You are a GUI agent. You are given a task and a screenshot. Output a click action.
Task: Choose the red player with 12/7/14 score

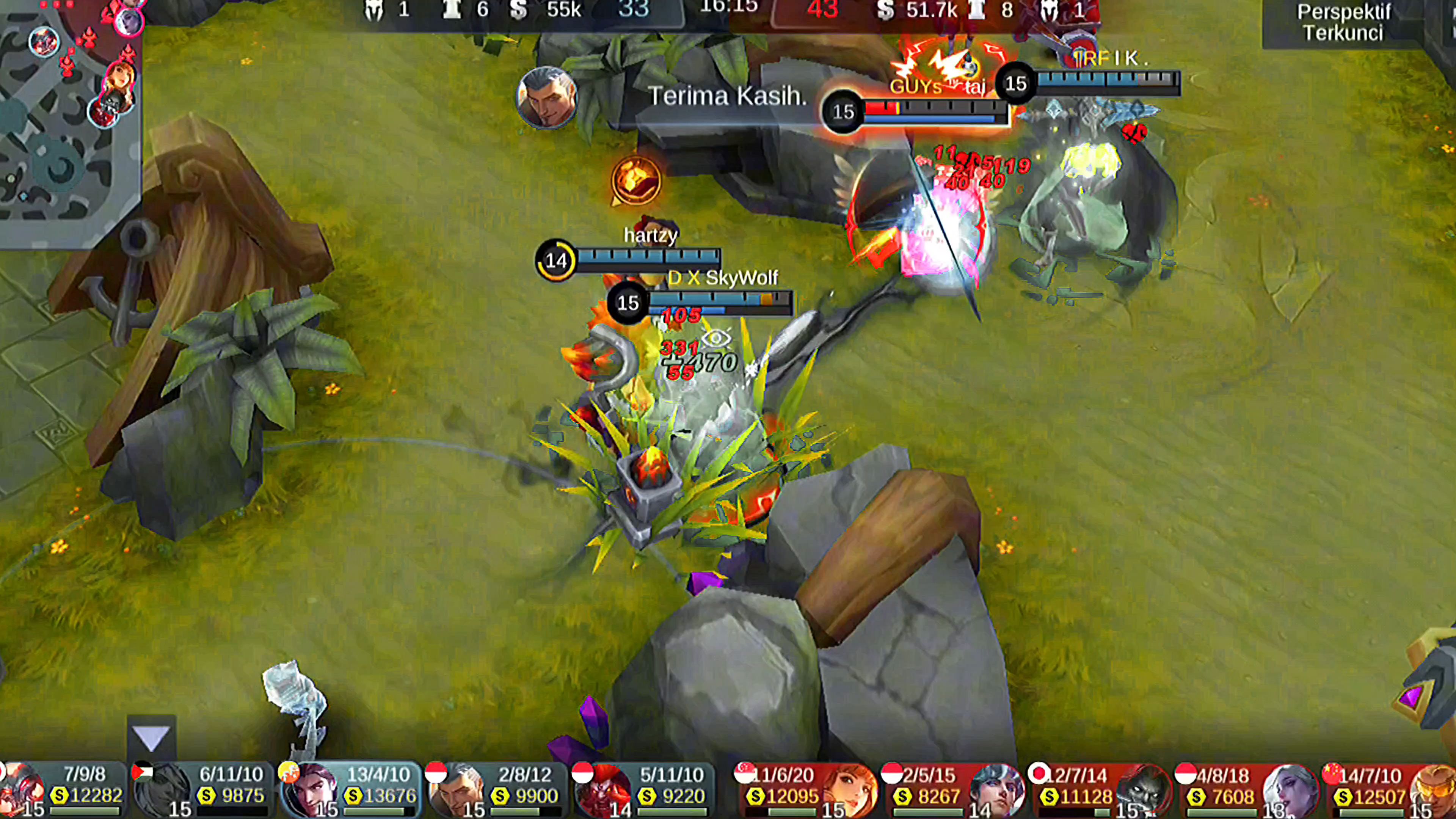(x=1099, y=789)
